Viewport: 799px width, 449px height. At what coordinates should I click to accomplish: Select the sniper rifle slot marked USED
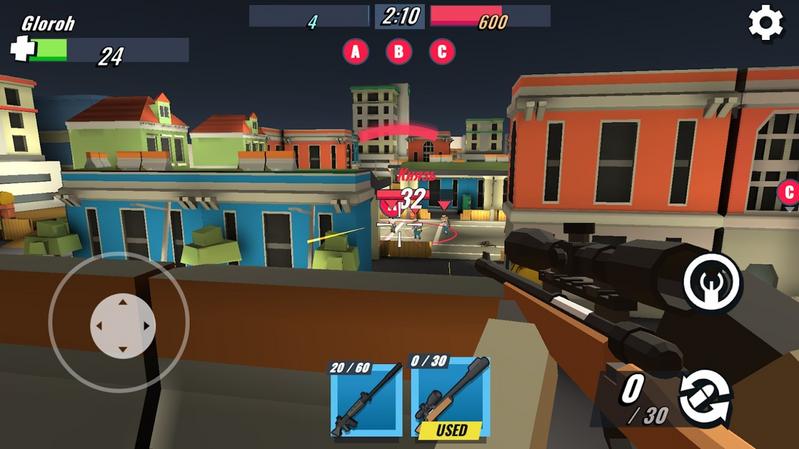click(450, 398)
